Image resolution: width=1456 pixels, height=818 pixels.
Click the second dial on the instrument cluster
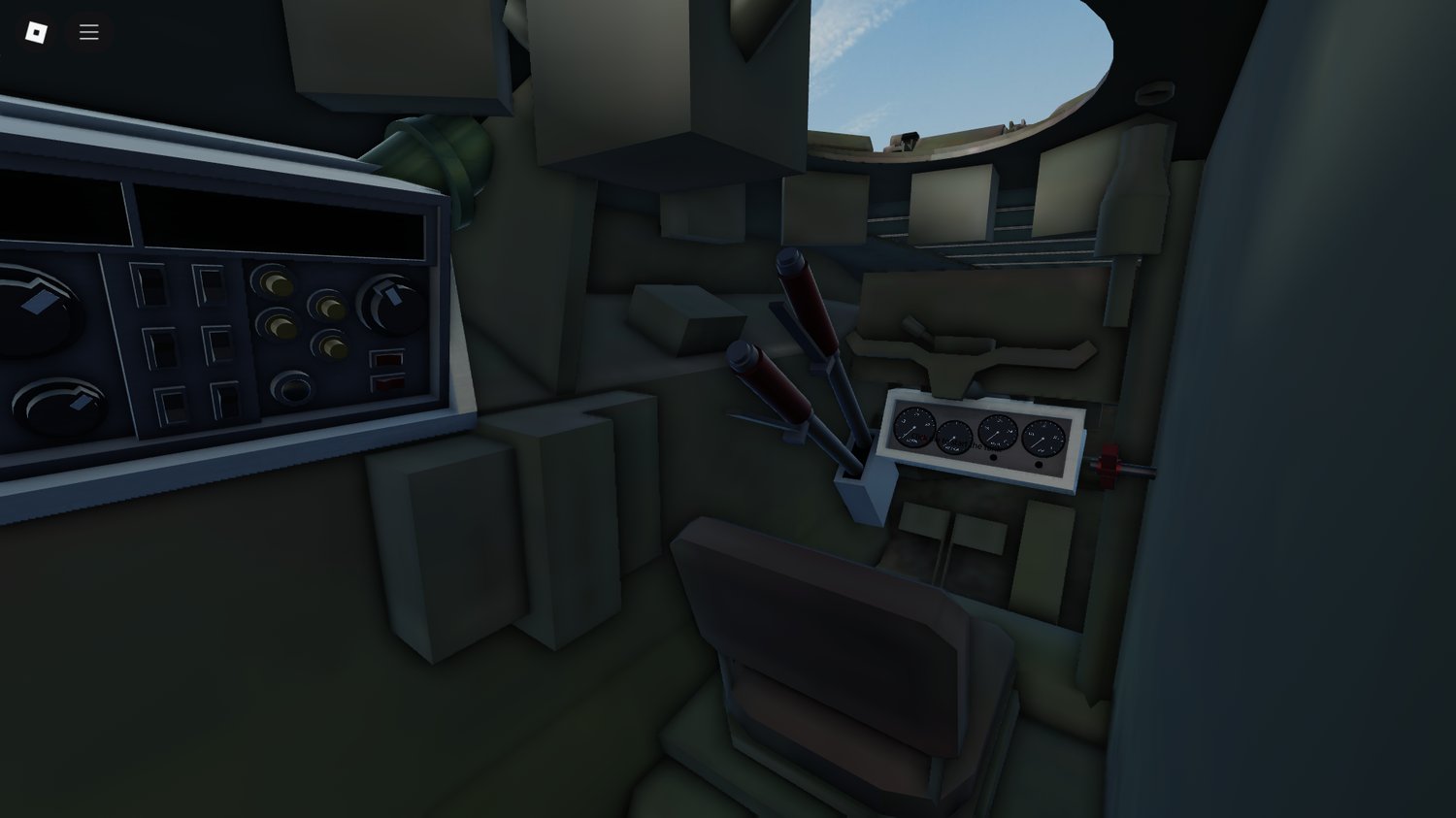pyautogui.click(x=953, y=437)
